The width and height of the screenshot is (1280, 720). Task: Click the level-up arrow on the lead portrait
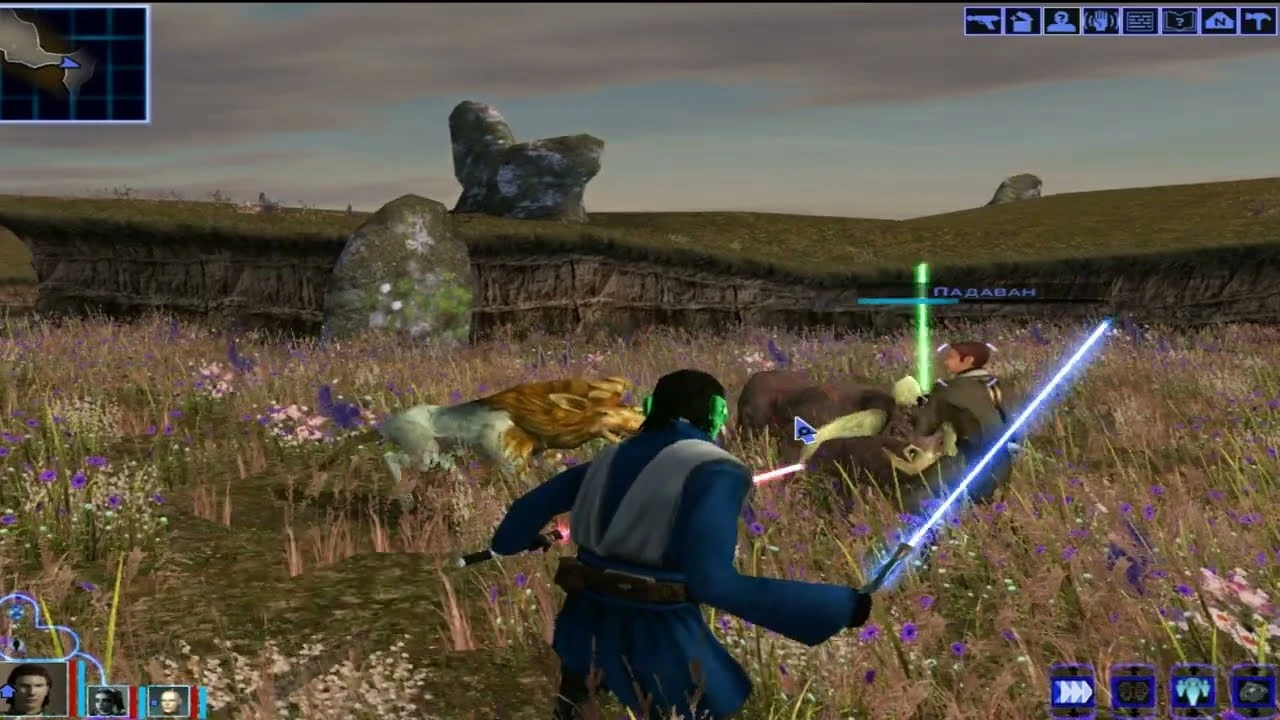coord(8,691)
